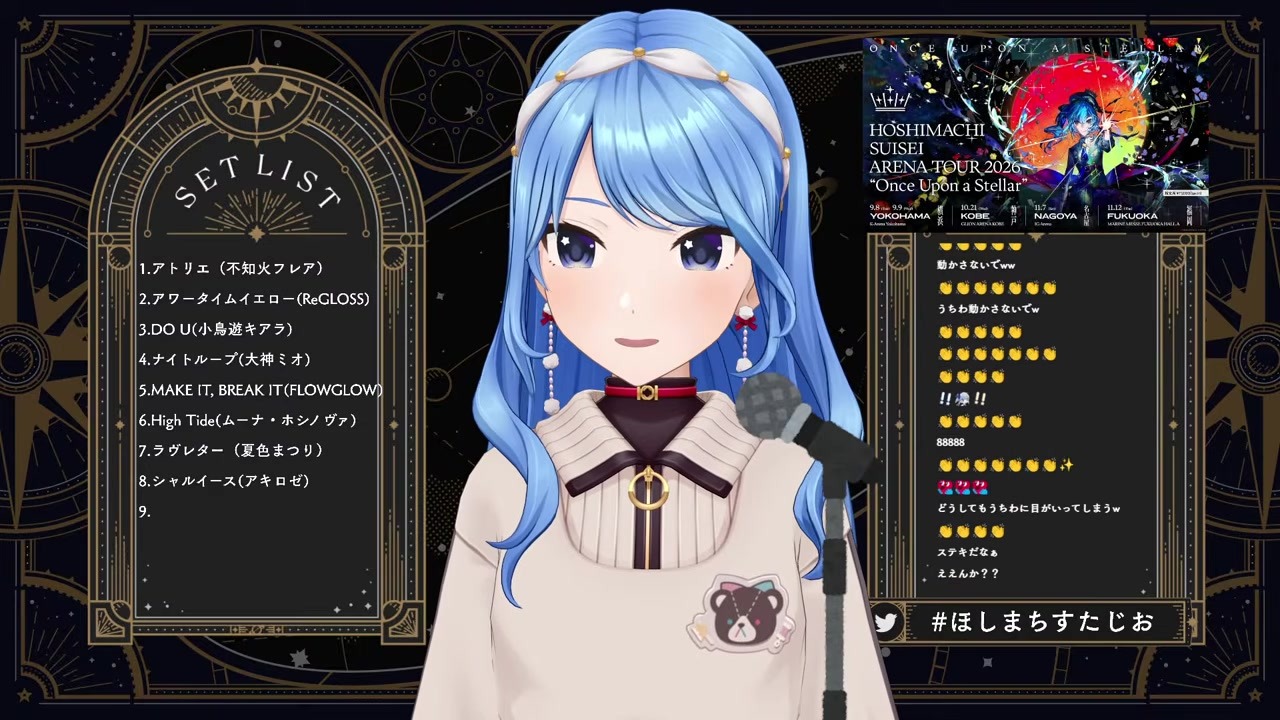The height and width of the screenshot is (720, 1280).
Task: Select the アトリエ song in the set list
Action: (x=231, y=268)
